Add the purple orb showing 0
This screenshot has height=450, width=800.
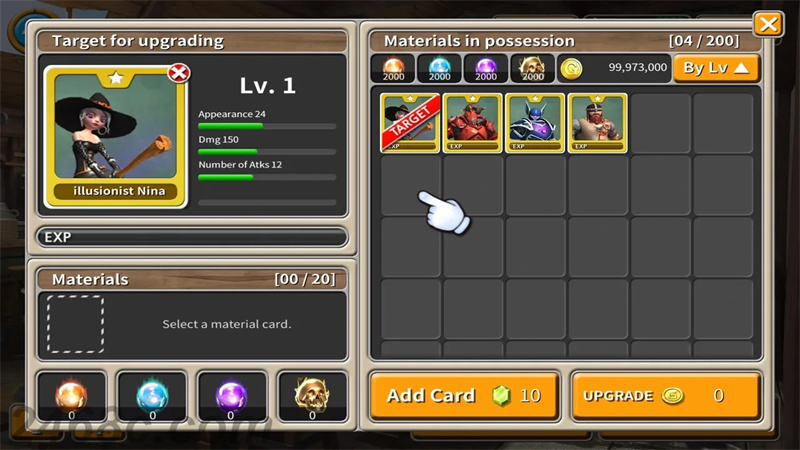coord(231,396)
